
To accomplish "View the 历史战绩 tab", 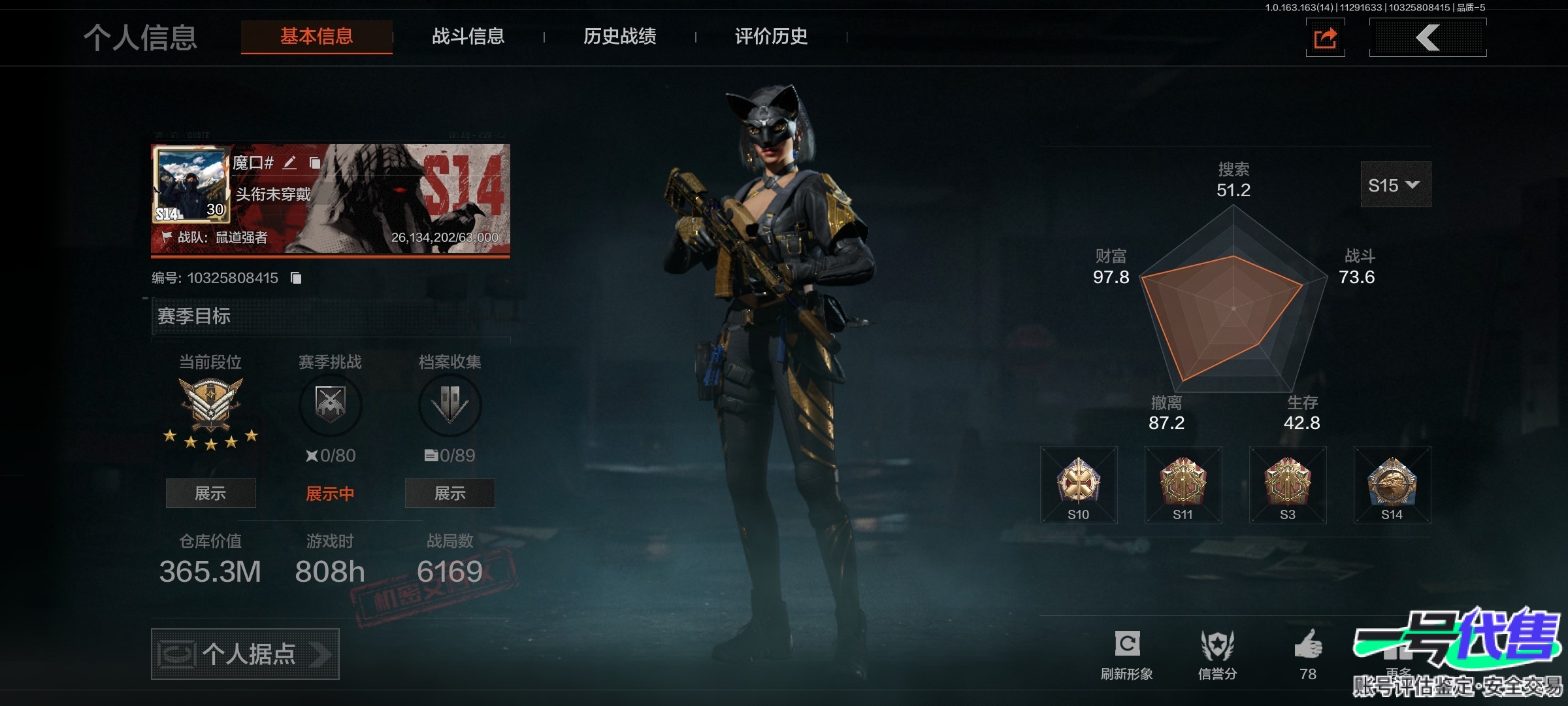I will [619, 37].
